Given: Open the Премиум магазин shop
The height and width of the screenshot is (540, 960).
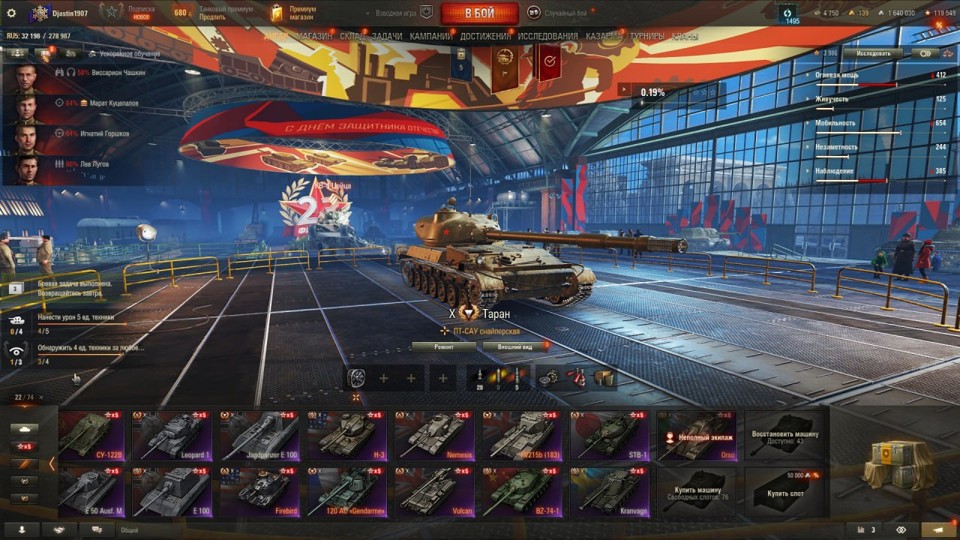Looking at the screenshot, I should (x=298, y=13).
